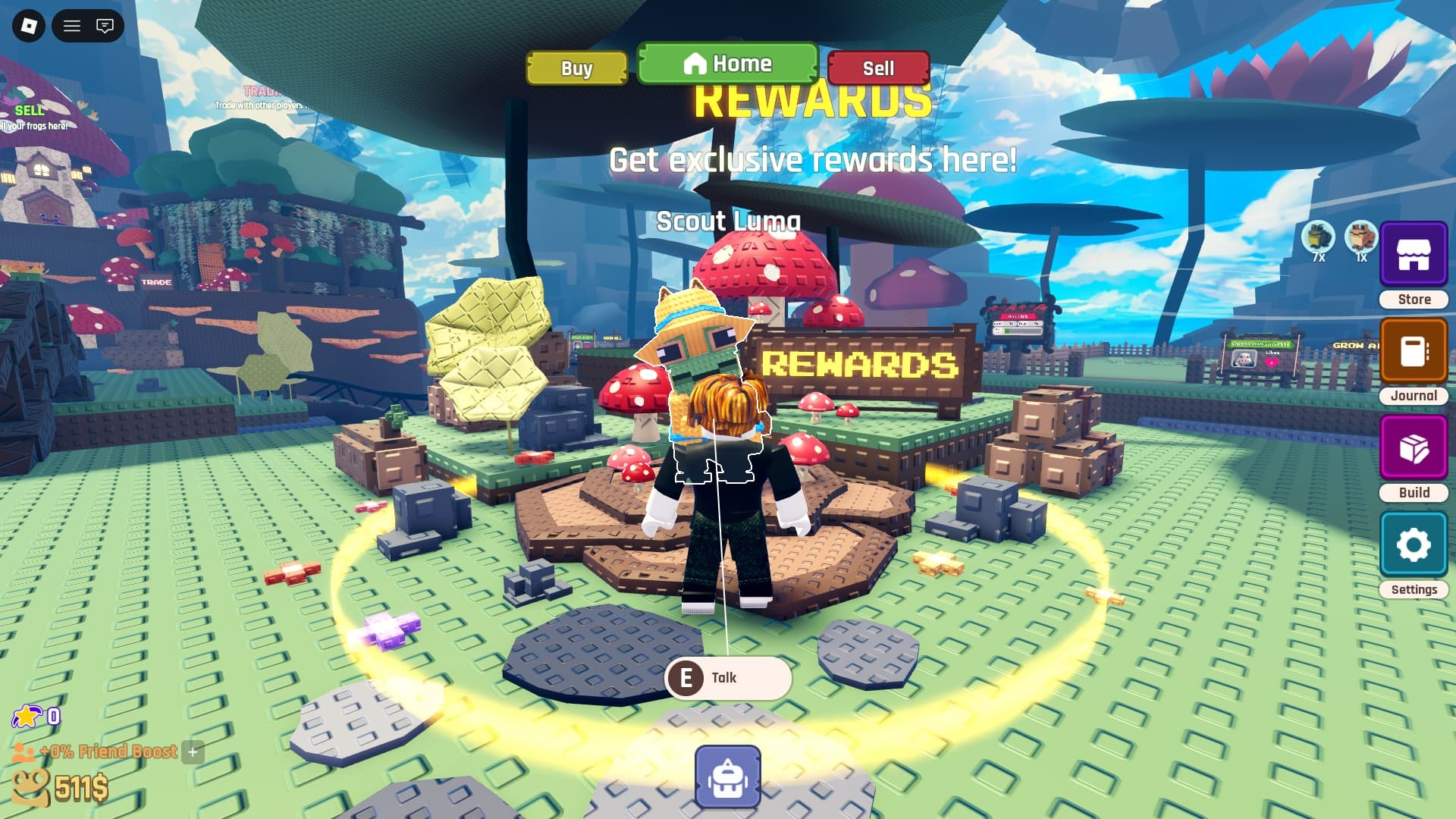
Task: Open the robot assistant at bottom center
Action: click(726, 777)
